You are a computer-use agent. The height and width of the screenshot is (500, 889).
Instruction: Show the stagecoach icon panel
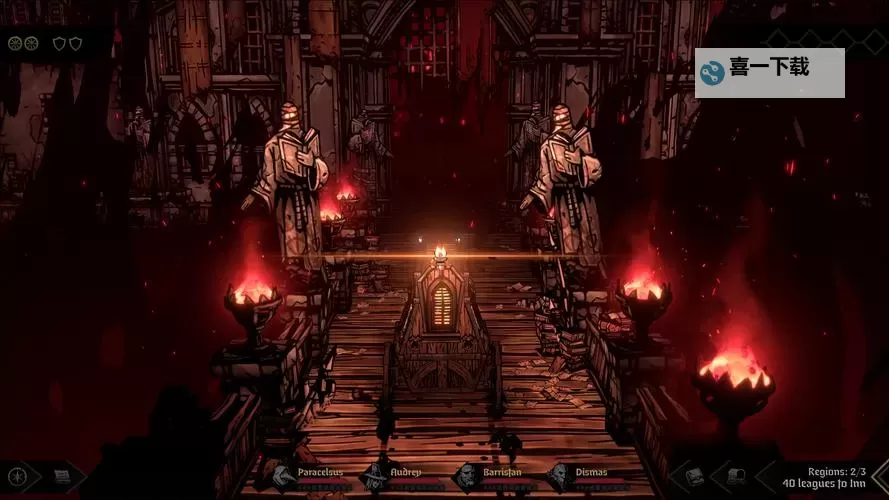[736, 476]
